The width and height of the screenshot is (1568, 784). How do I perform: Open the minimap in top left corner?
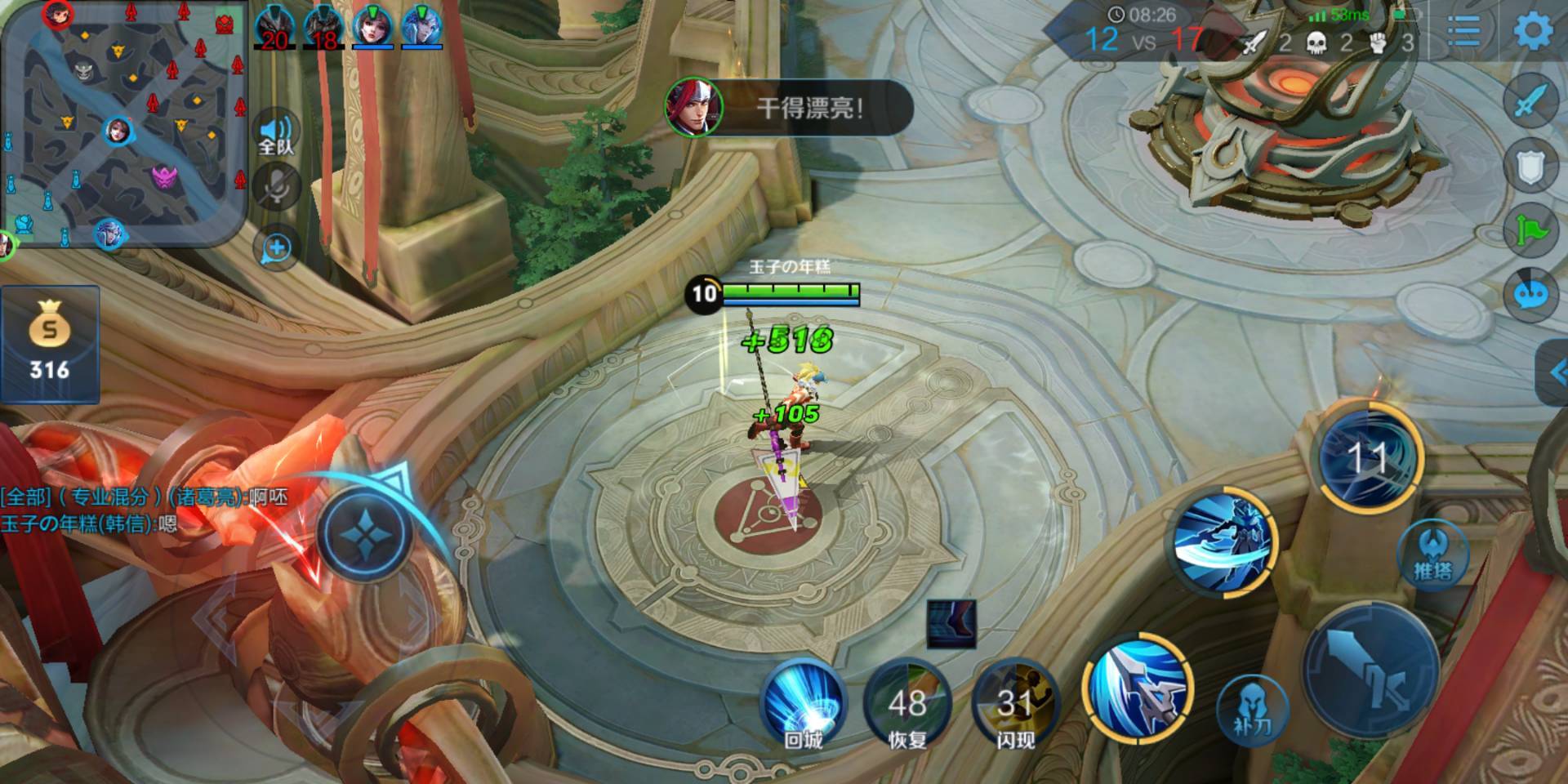pos(122,122)
